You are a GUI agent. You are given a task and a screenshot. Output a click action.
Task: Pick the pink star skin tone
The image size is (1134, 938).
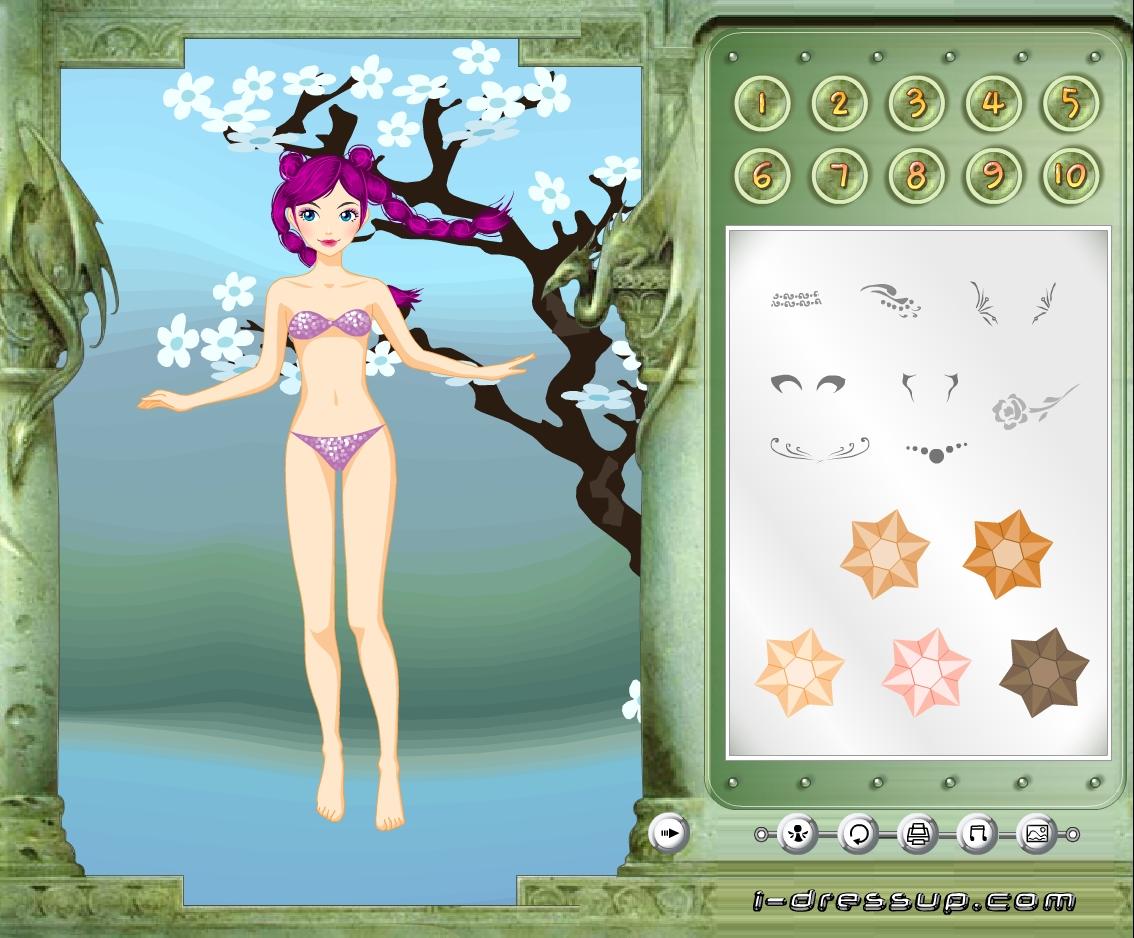[x=926, y=672]
